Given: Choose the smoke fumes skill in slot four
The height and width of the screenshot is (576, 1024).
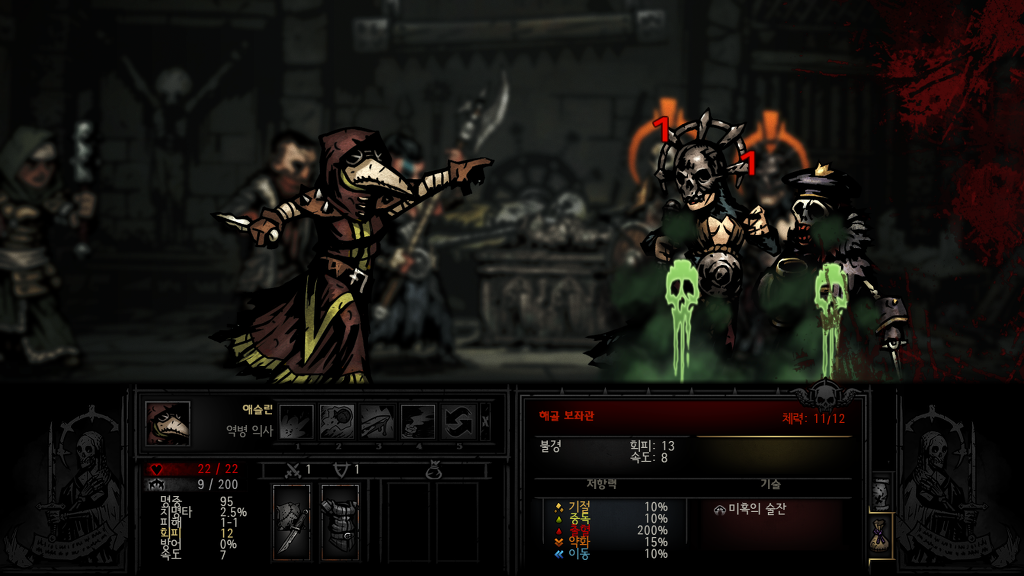Looking at the screenshot, I should (x=418, y=422).
